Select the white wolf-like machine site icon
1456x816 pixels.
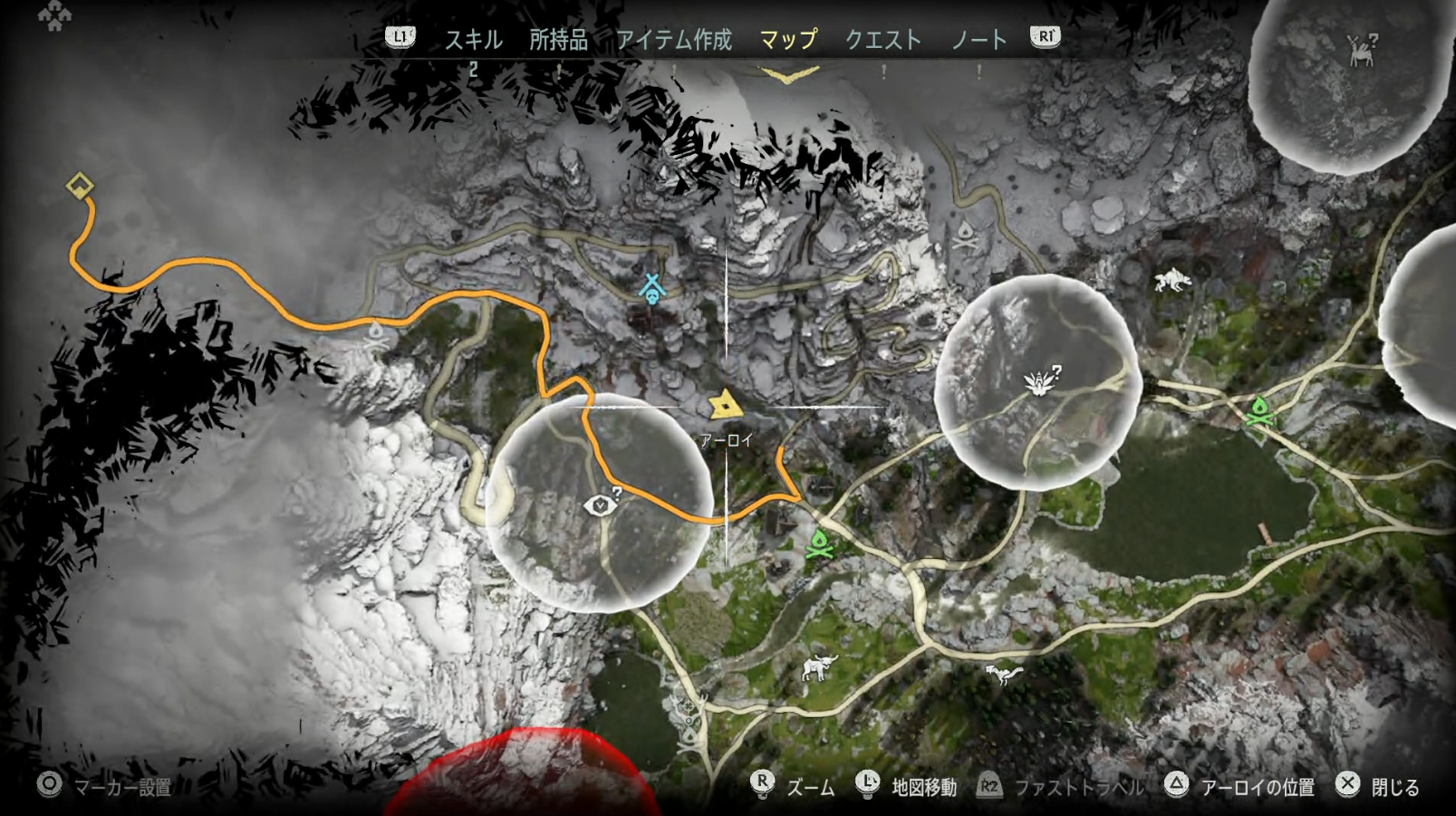tap(1172, 280)
